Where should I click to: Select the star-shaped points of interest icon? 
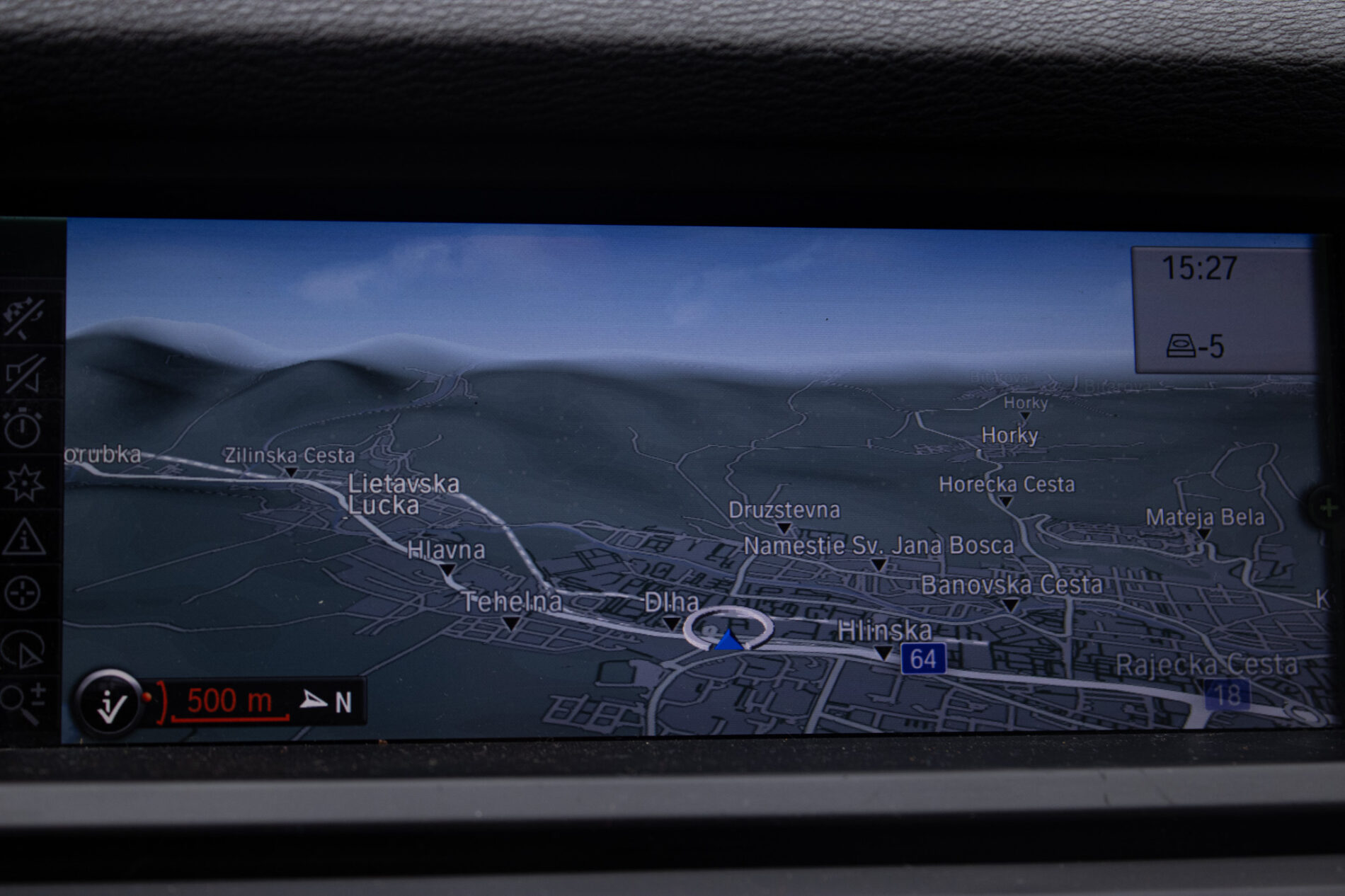(x=25, y=484)
